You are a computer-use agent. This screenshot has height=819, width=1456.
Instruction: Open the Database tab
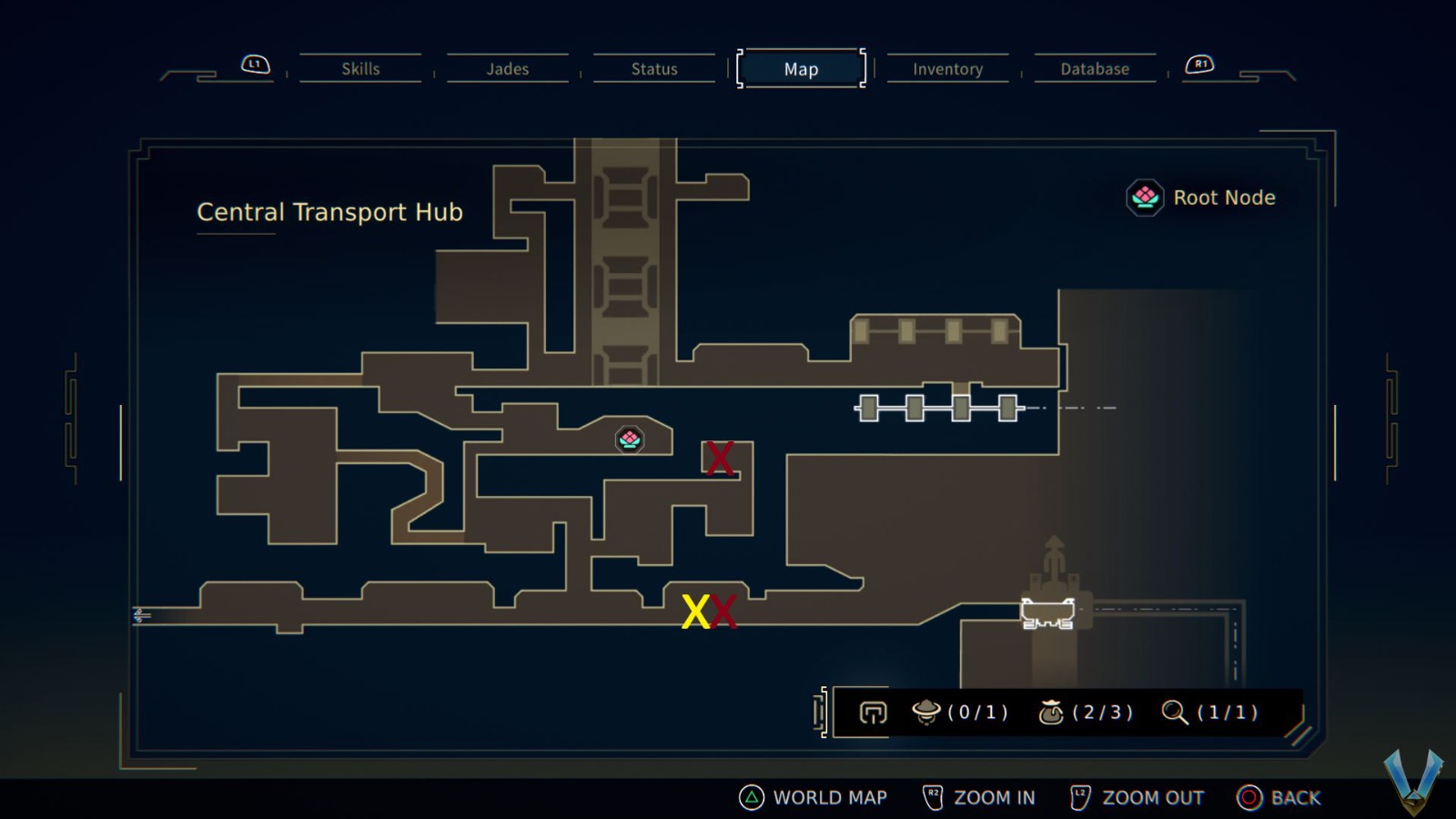[x=1094, y=68]
